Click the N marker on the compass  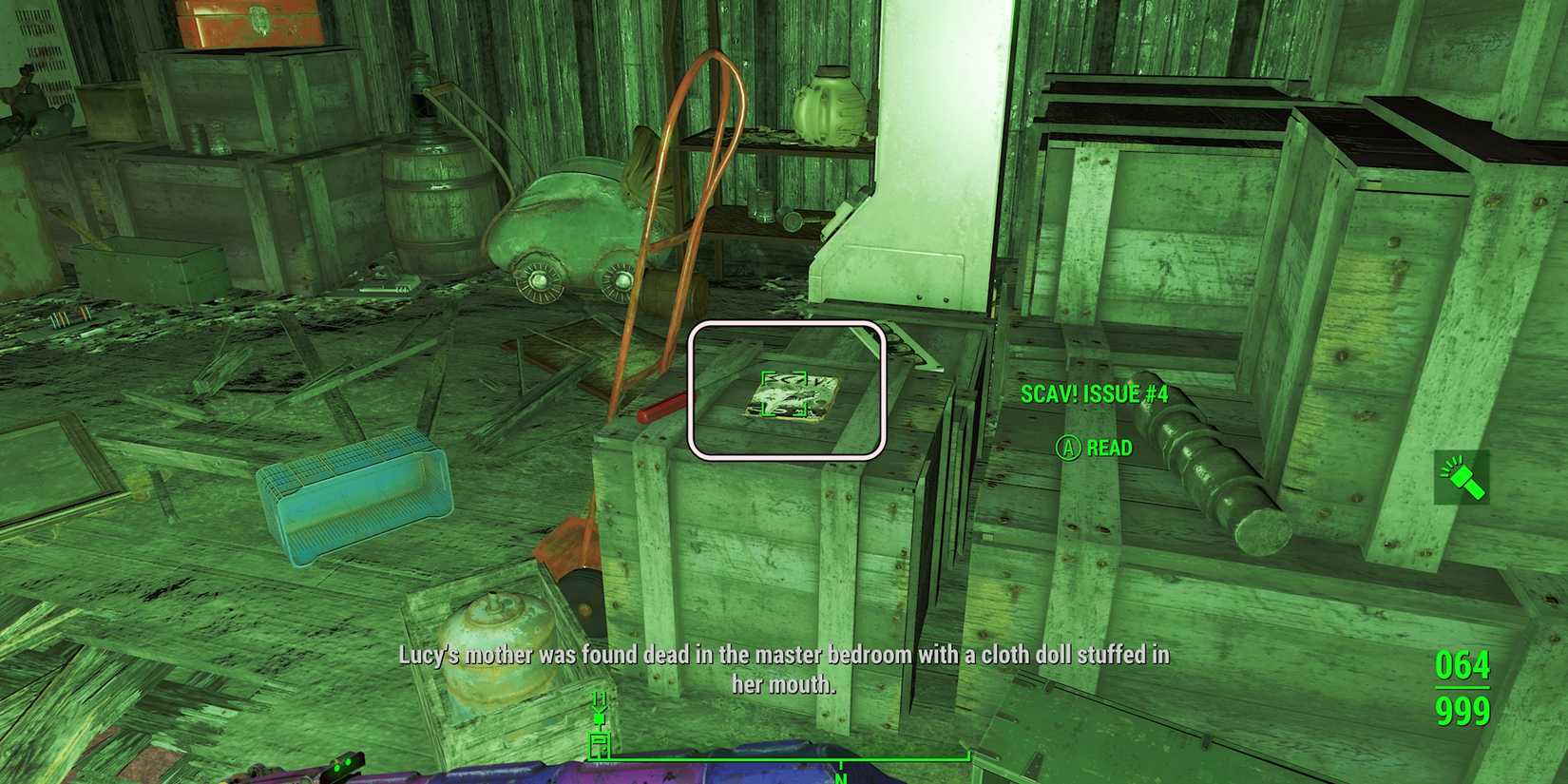841,777
